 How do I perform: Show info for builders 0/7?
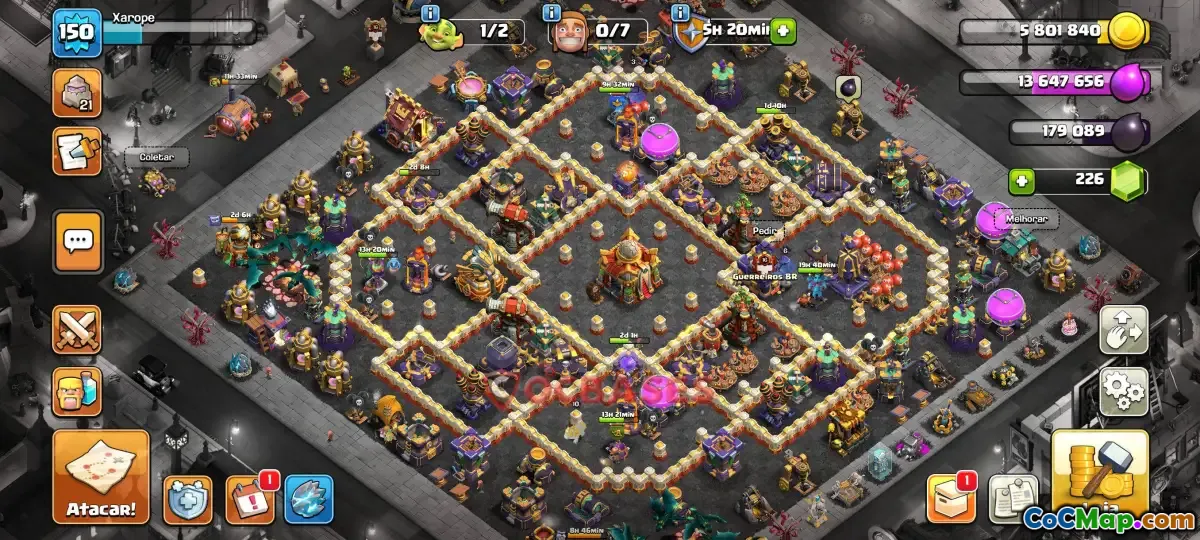coord(552,13)
